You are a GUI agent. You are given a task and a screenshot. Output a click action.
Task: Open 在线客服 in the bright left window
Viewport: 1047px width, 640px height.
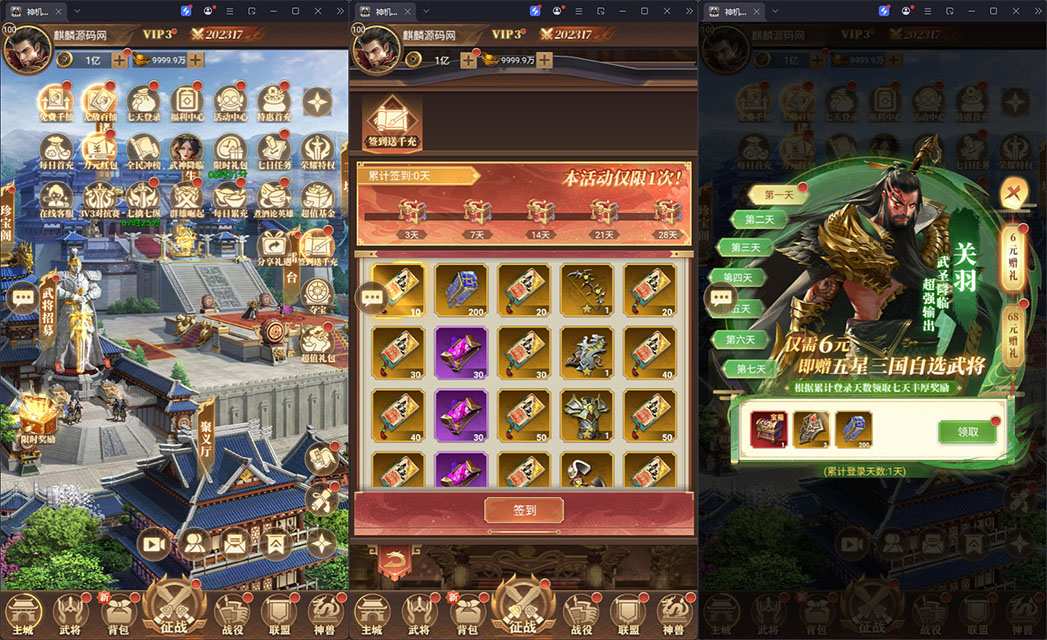[56, 201]
